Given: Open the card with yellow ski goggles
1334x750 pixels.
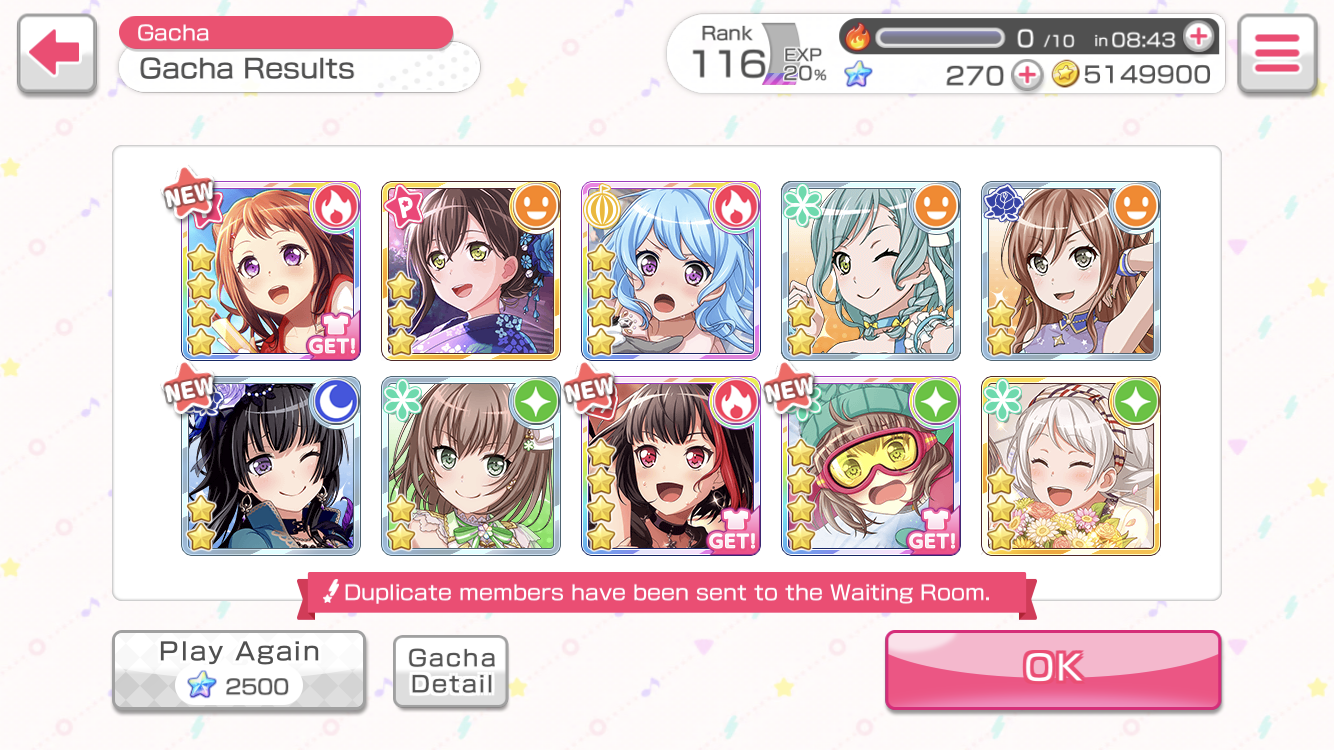Looking at the screenshot, I should click(871, 466).
